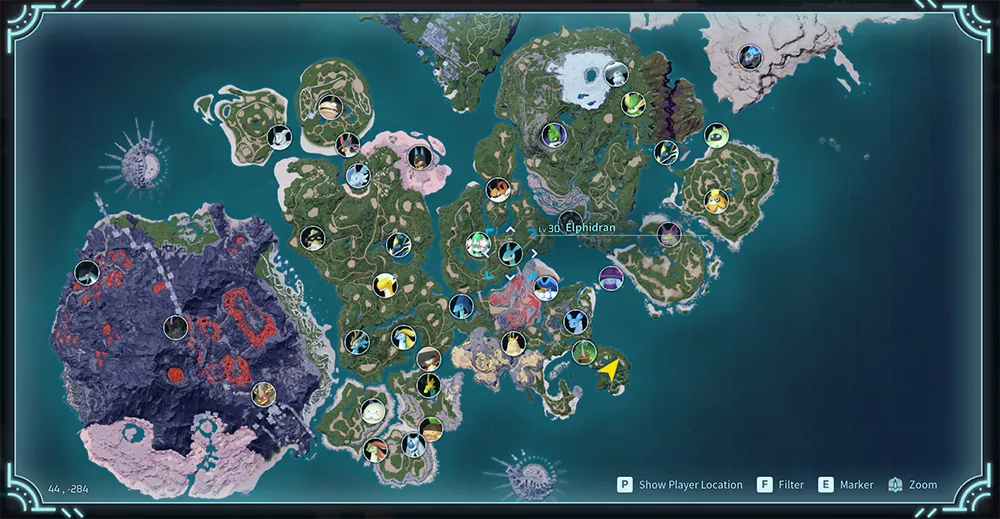Screen dimensions: 1000x519
Task: Select the tan striped creature marker
Action: pos(330,107)
